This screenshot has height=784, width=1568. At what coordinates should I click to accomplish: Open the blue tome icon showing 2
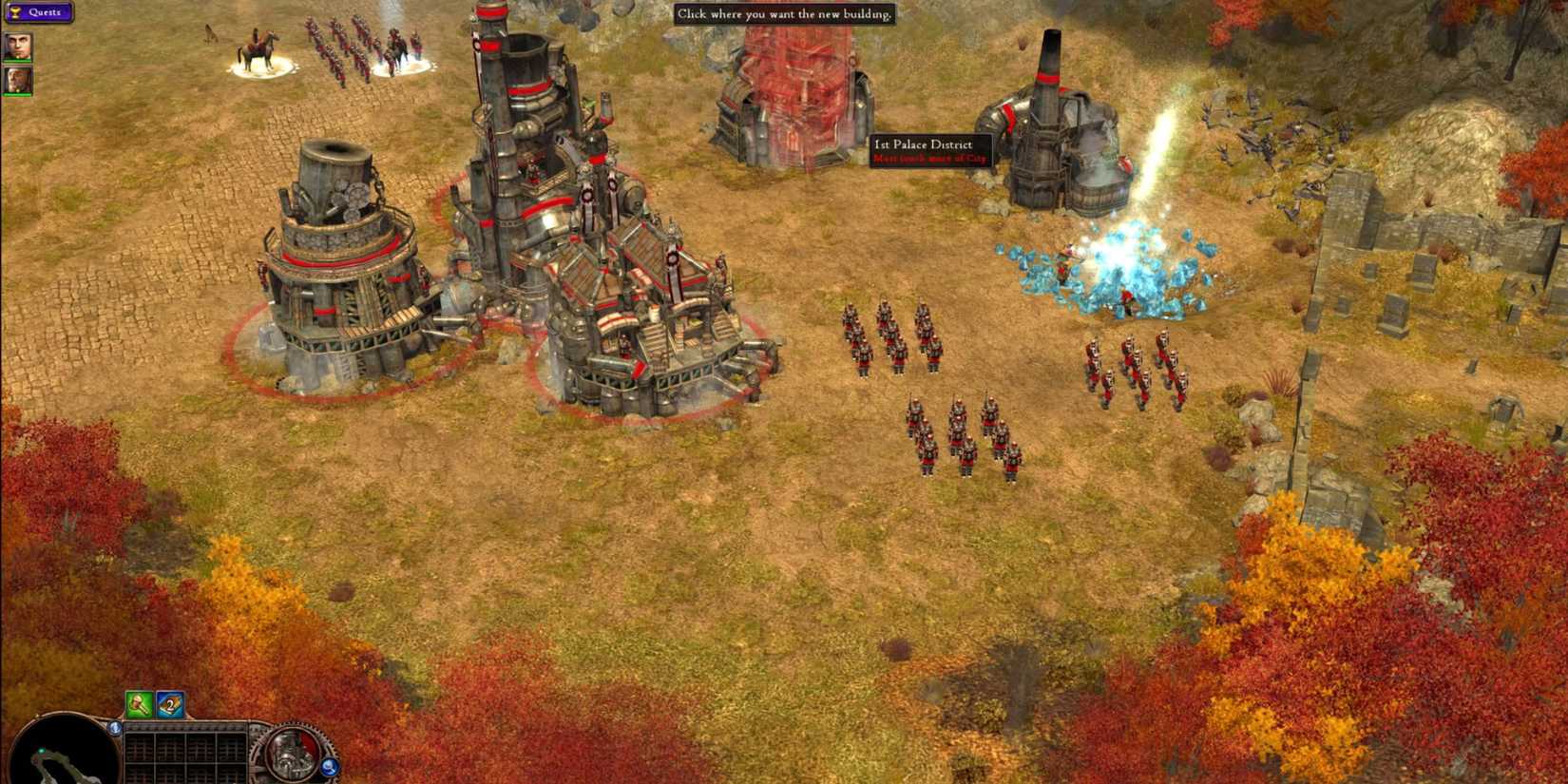pos(169,703)
